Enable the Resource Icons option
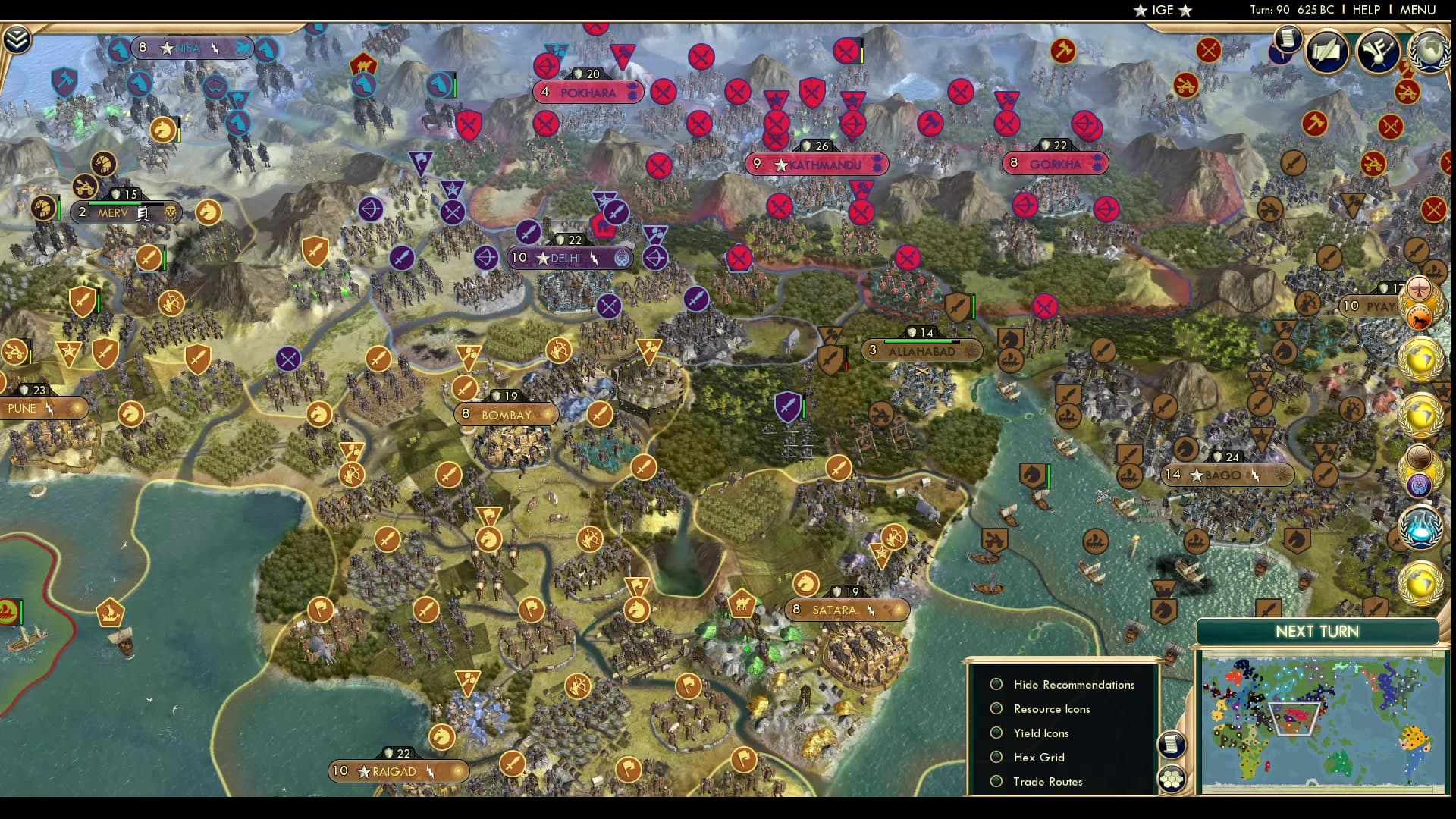 point(996,708)
